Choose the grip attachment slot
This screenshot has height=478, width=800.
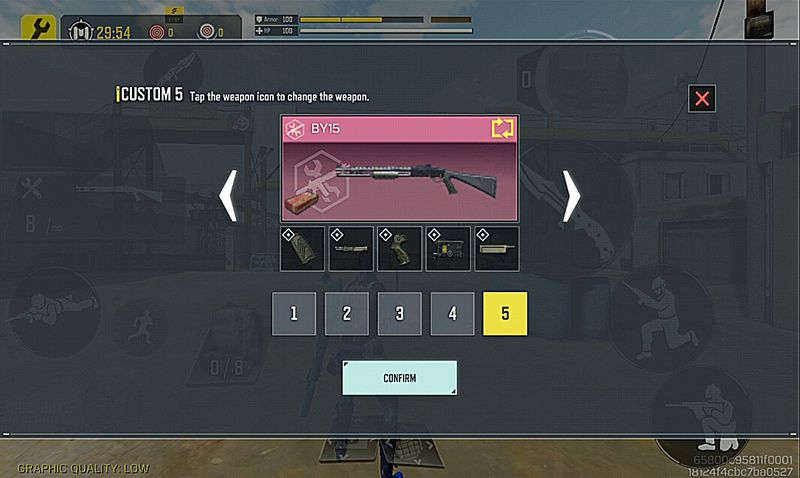click(399, 249)
